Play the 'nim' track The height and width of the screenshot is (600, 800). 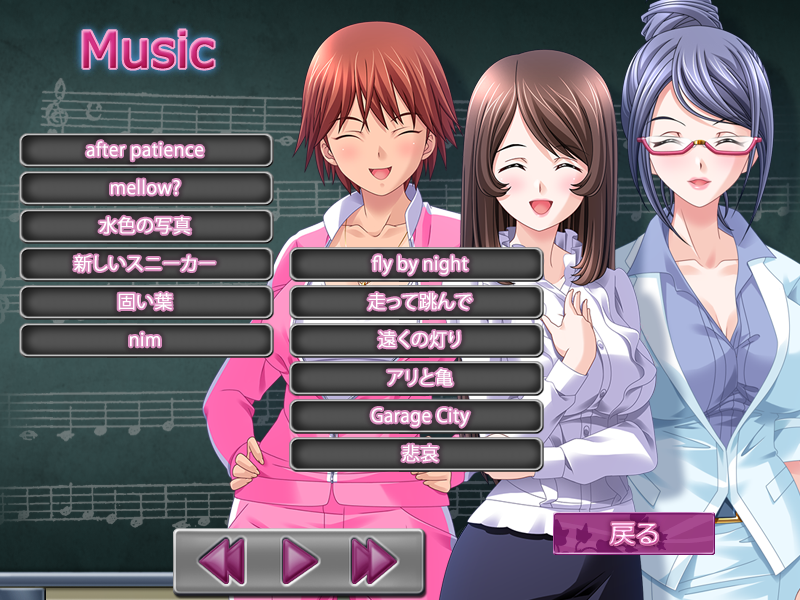pos(146,340)
